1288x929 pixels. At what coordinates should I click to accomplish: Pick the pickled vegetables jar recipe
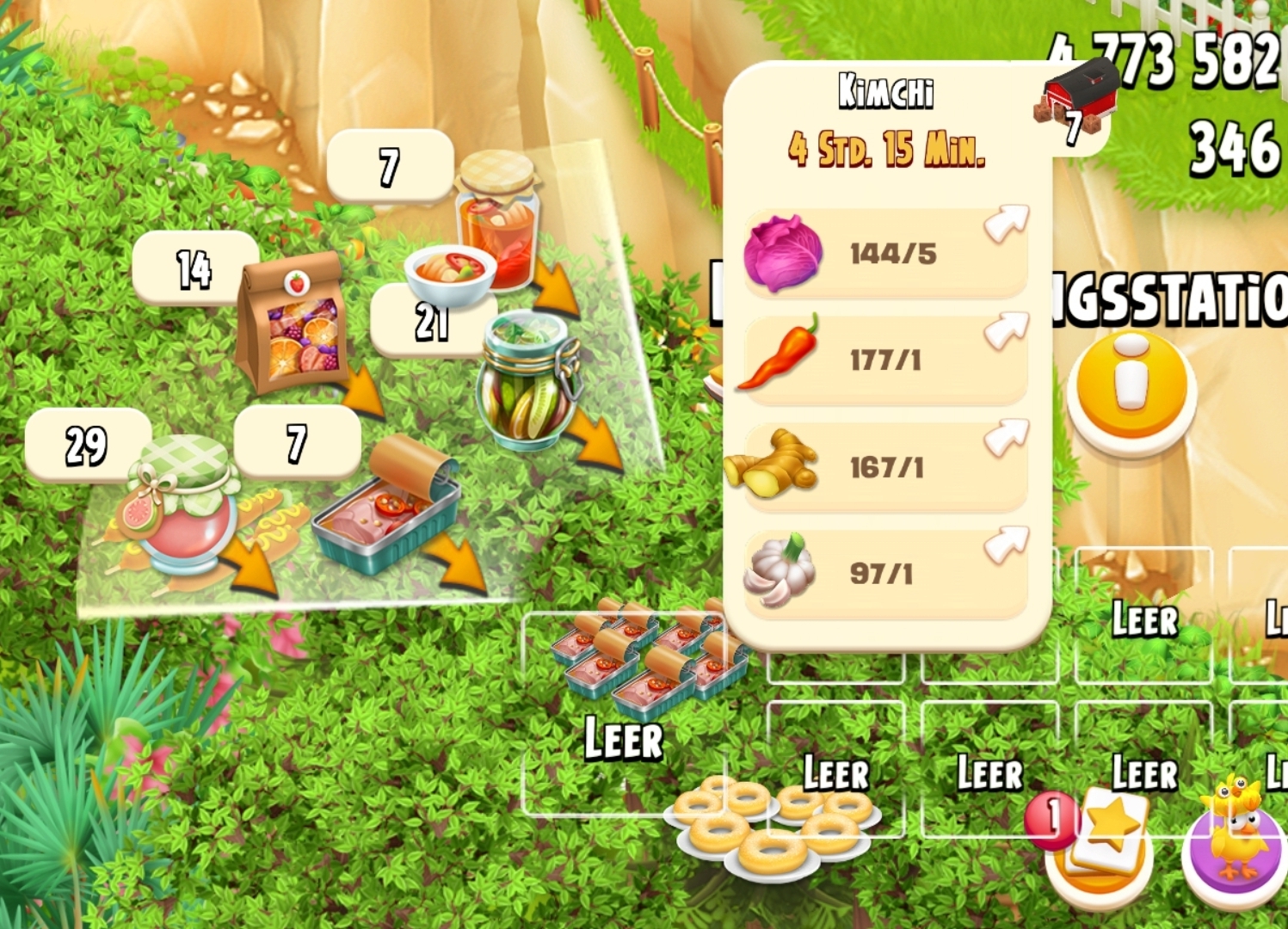pos(527,383)
